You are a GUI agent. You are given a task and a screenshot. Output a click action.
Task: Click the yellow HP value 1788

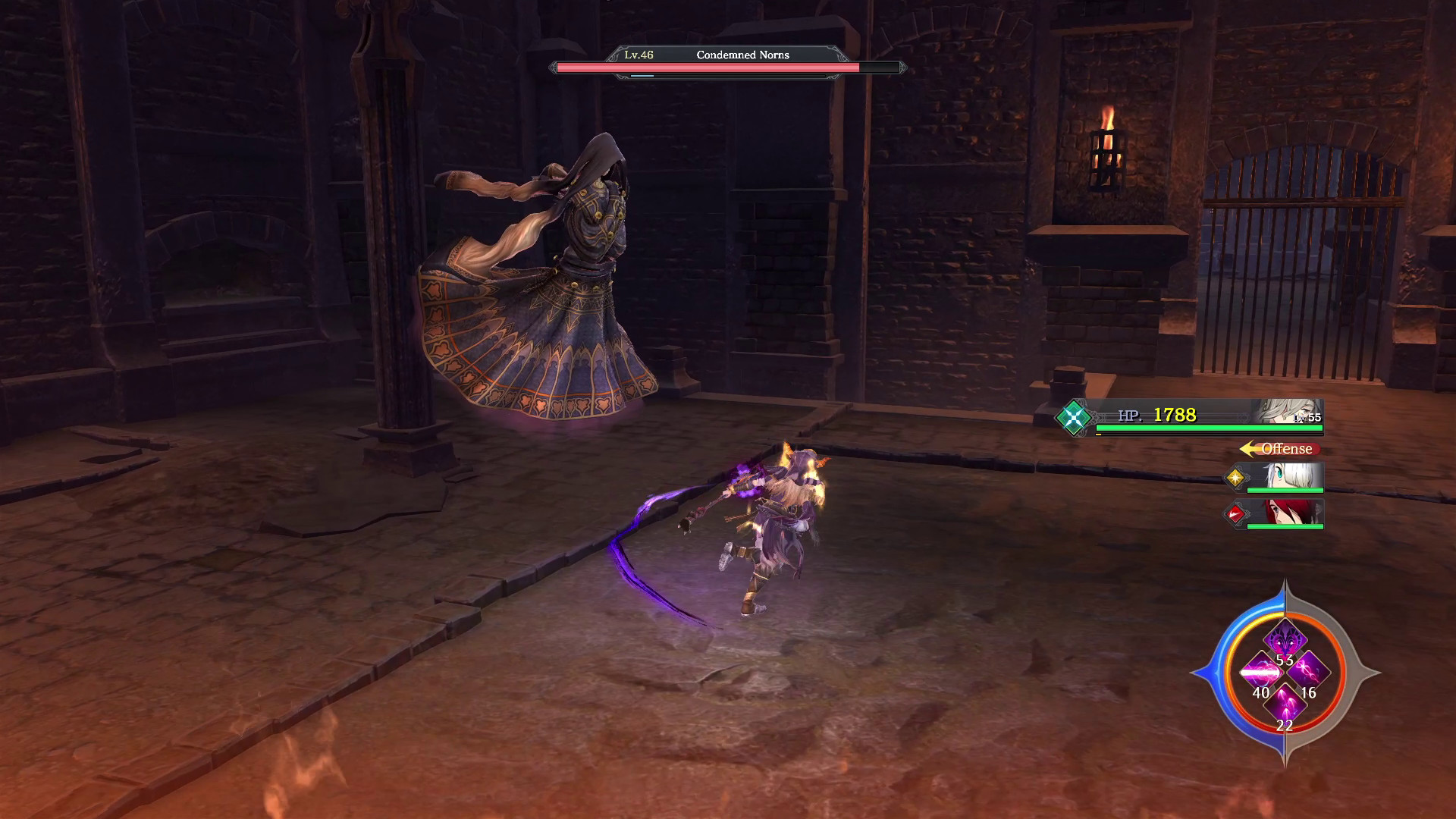click(x=1175, y=416)
